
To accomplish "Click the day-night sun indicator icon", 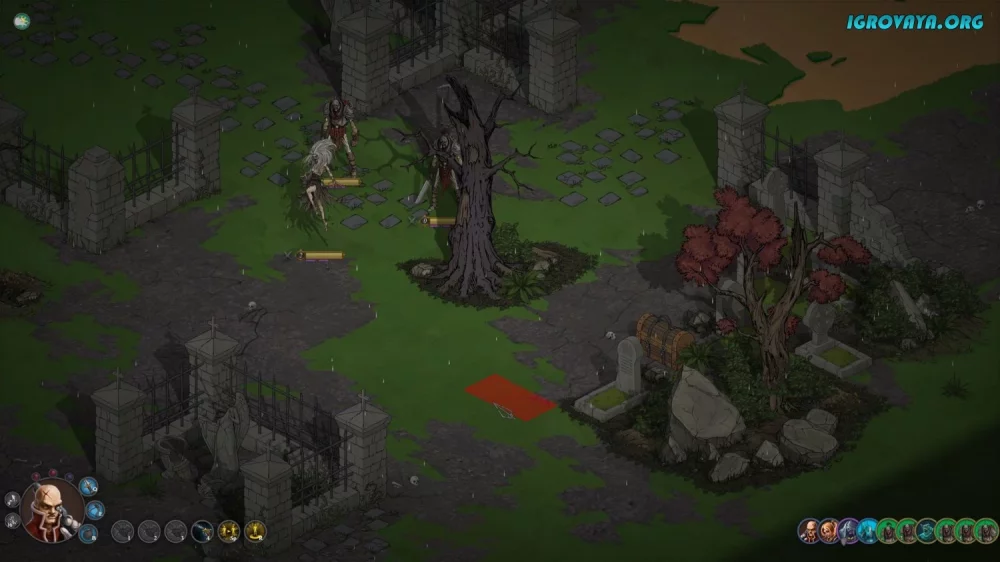I will [x=20, y=19].
